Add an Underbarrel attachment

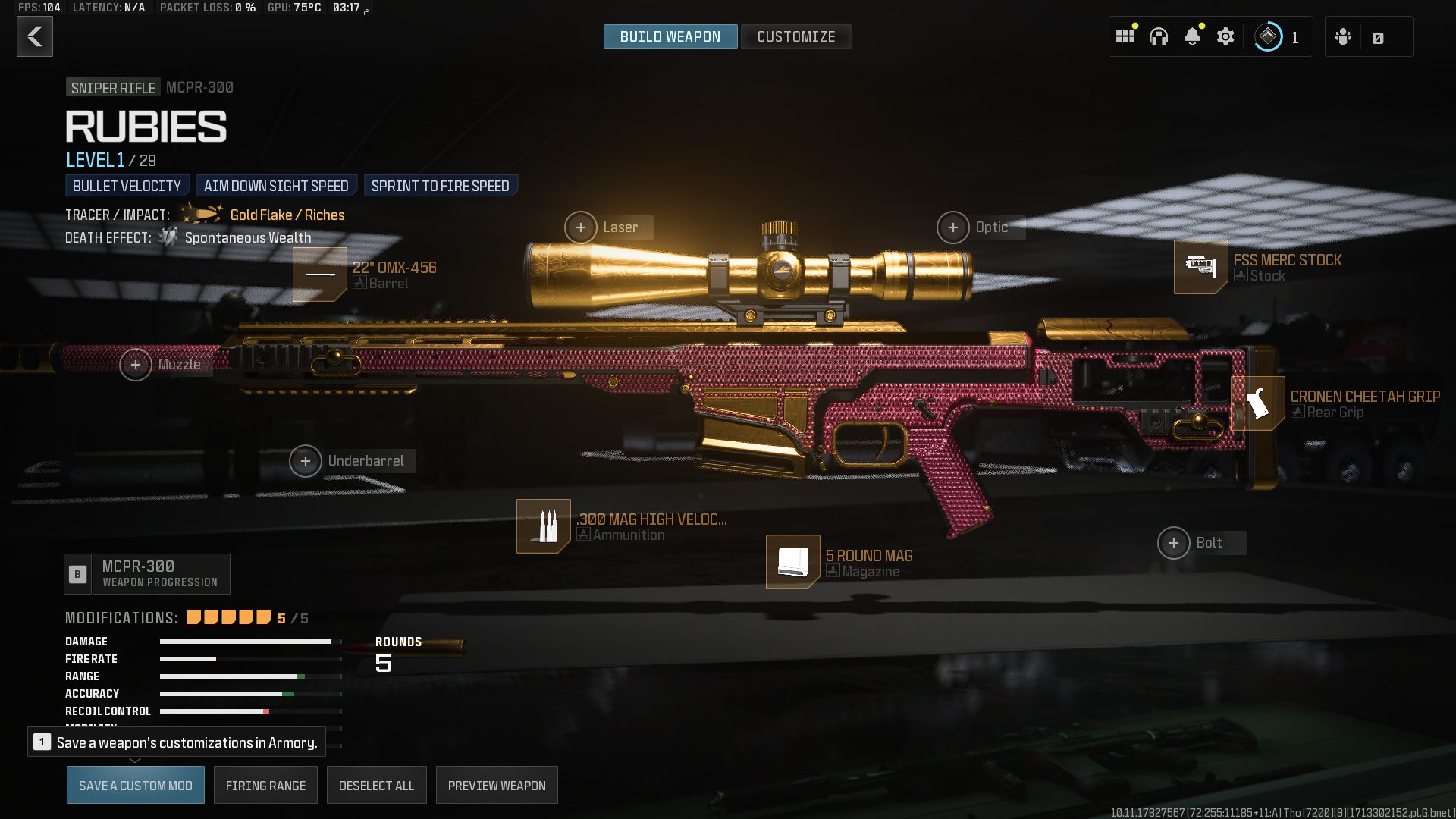click(x=306, y=461)
